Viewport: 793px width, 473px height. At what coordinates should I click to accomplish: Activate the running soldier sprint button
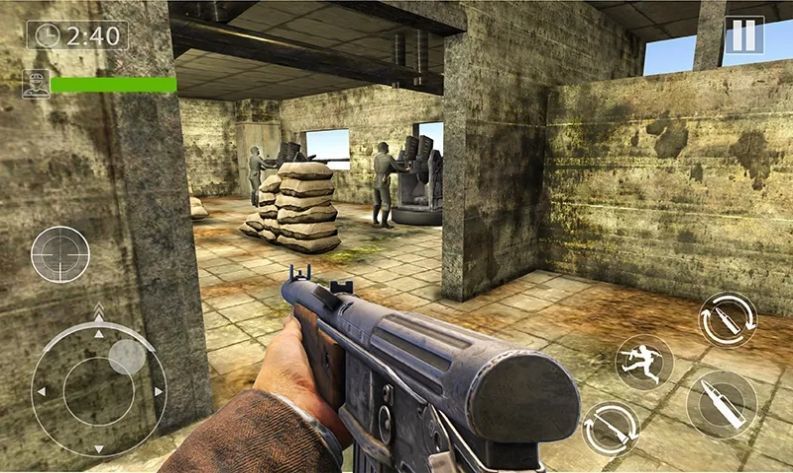[x=644, y=361]
